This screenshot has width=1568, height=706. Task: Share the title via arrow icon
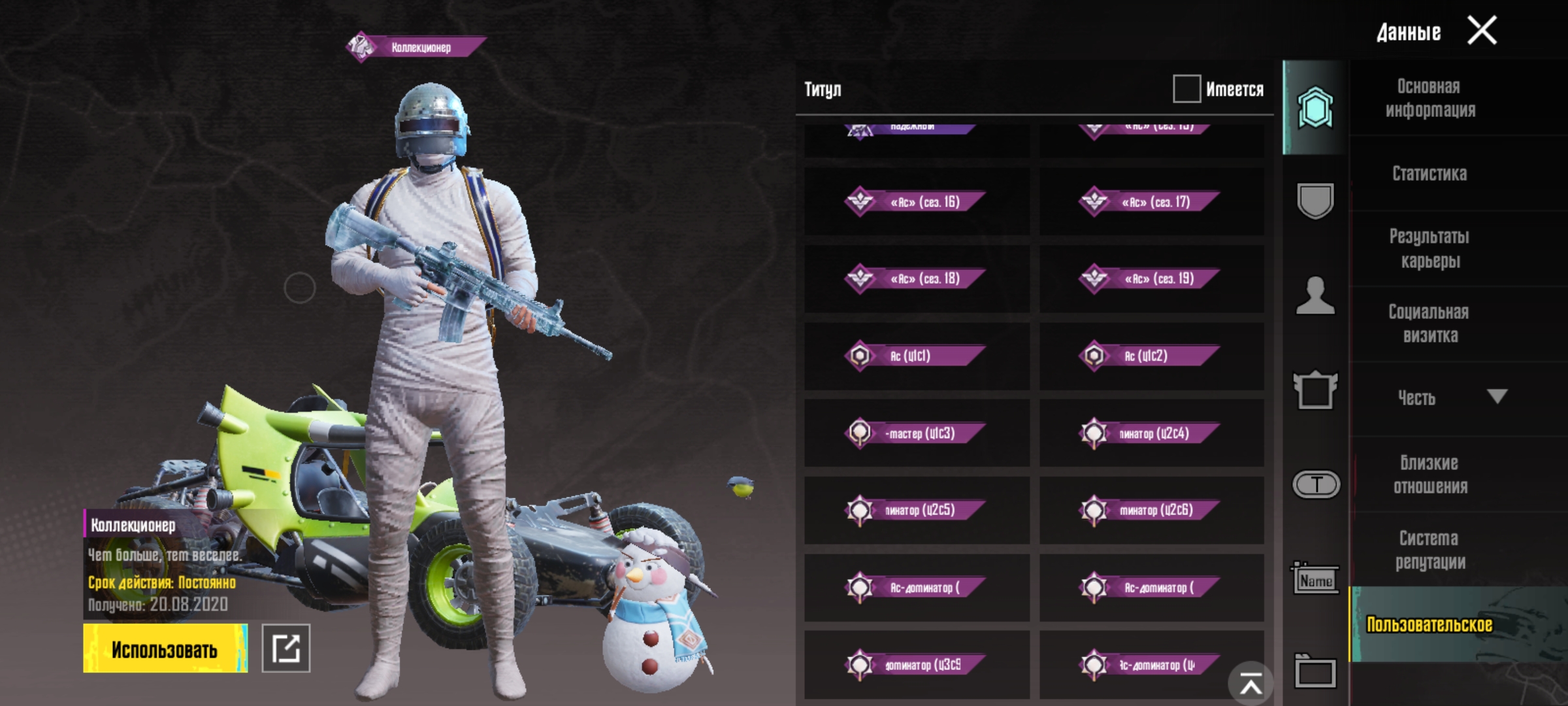[286, 648]
